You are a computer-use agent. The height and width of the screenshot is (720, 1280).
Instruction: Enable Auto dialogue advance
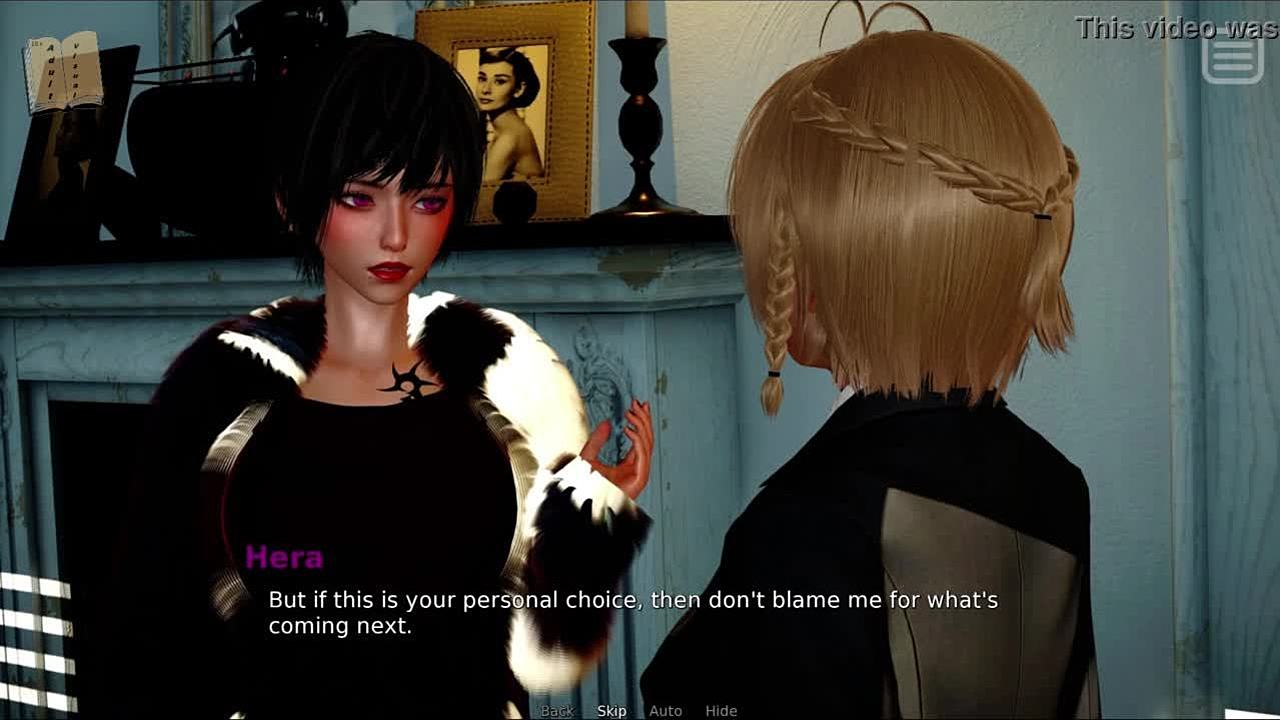(x=665, y=711)
